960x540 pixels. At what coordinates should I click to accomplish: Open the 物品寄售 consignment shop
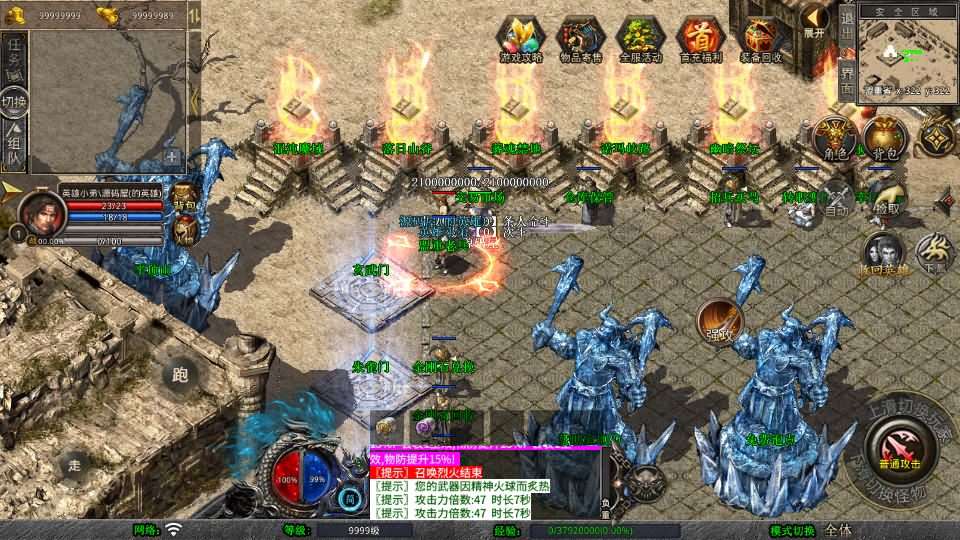580,38
